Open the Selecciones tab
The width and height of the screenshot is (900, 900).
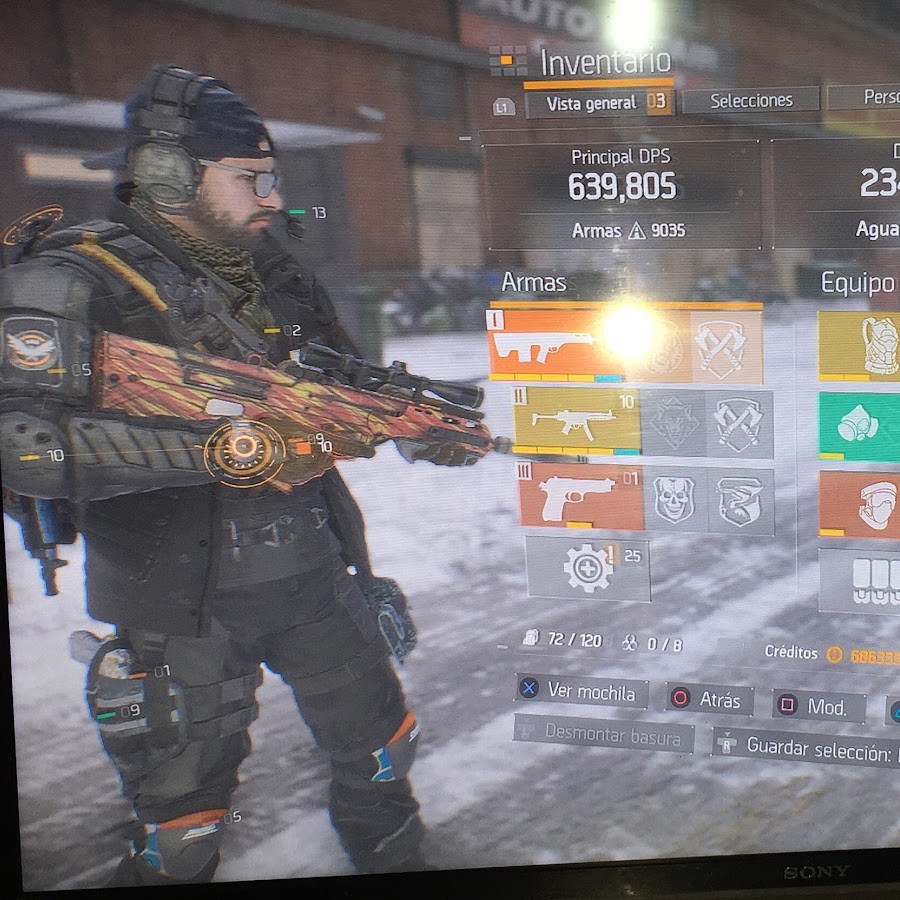coord(751,101)
